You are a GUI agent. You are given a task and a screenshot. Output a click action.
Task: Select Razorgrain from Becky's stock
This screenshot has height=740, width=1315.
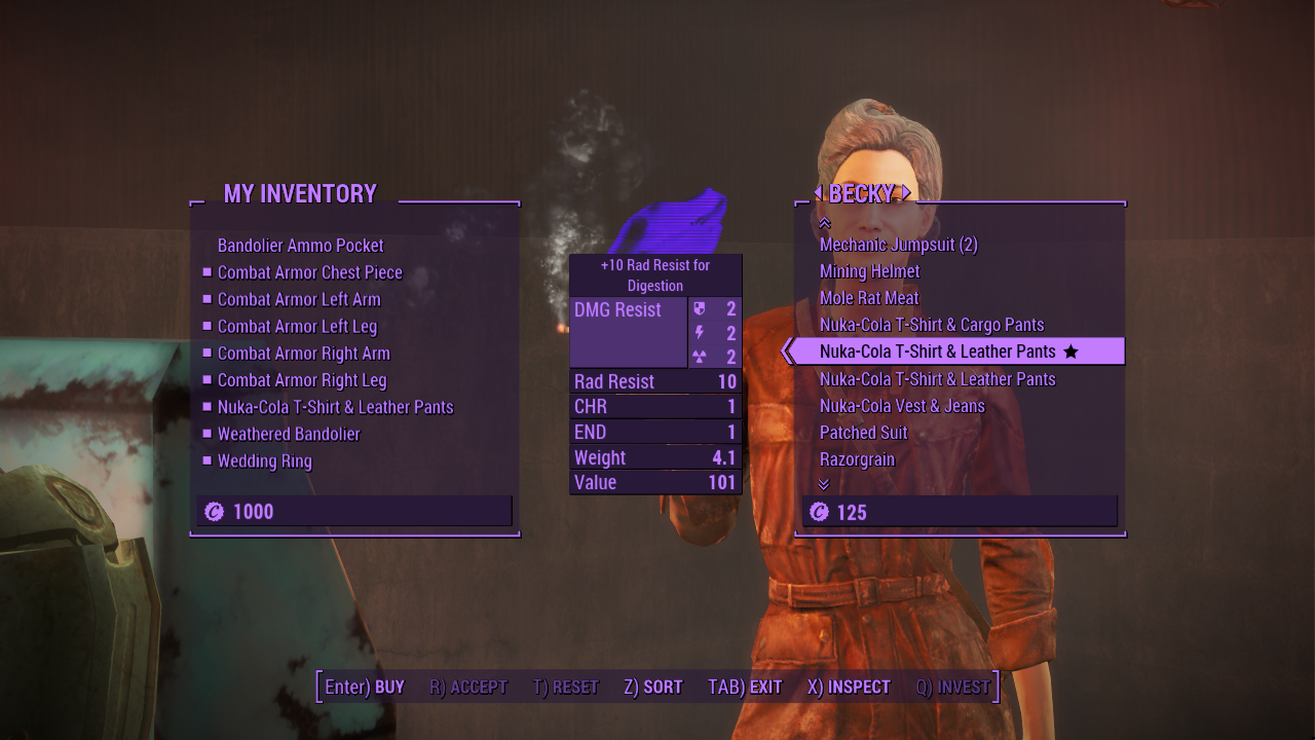857,460
